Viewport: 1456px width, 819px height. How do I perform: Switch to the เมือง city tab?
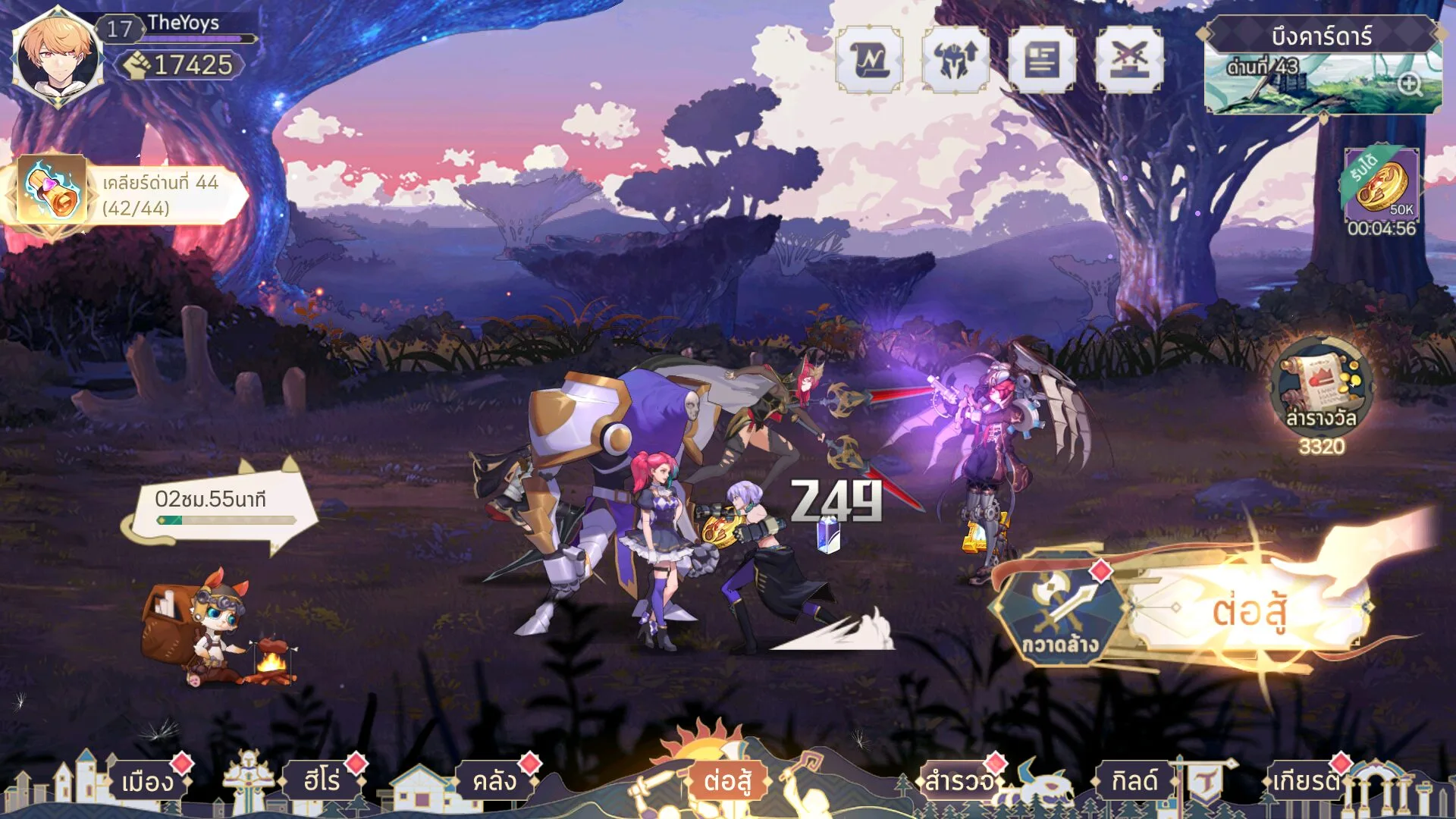point(147,781)
